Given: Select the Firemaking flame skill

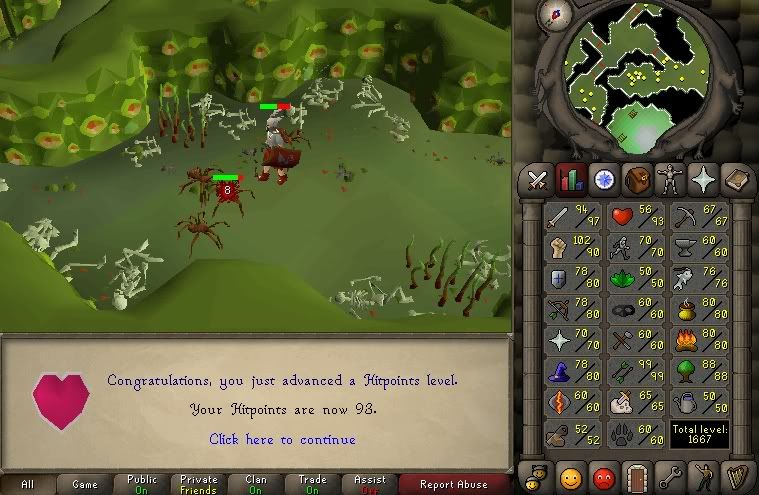Looking at the screenshot, I should tap(687, 340).
